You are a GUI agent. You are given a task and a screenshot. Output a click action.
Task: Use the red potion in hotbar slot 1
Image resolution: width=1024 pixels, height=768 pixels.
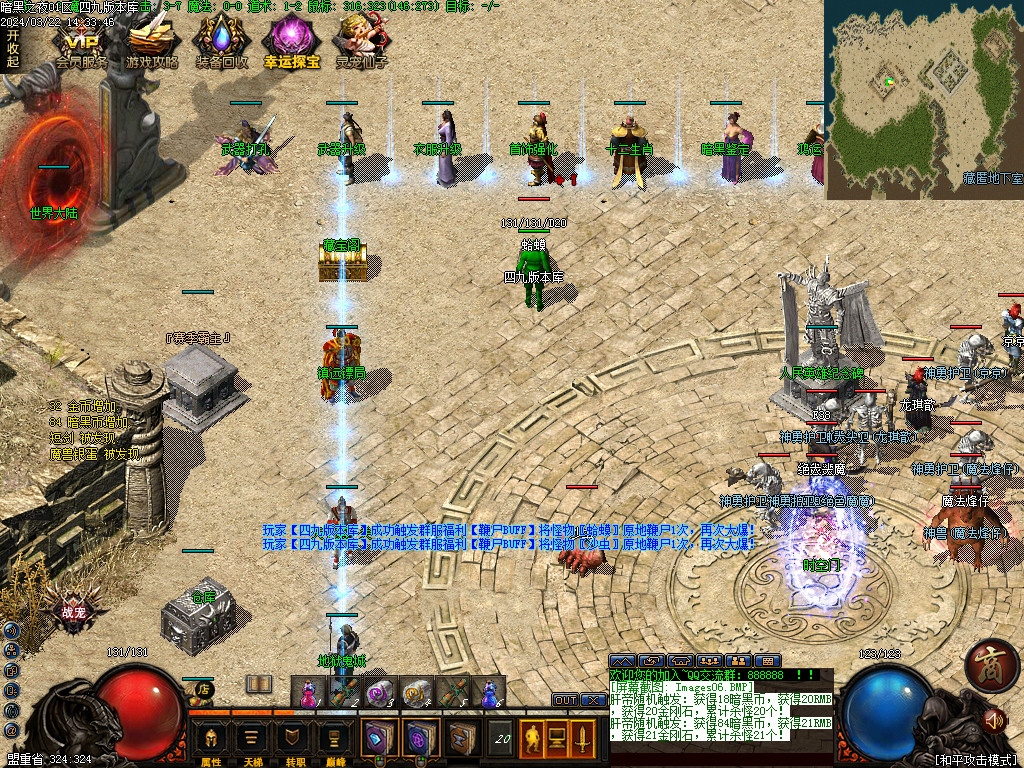[309, 692]
